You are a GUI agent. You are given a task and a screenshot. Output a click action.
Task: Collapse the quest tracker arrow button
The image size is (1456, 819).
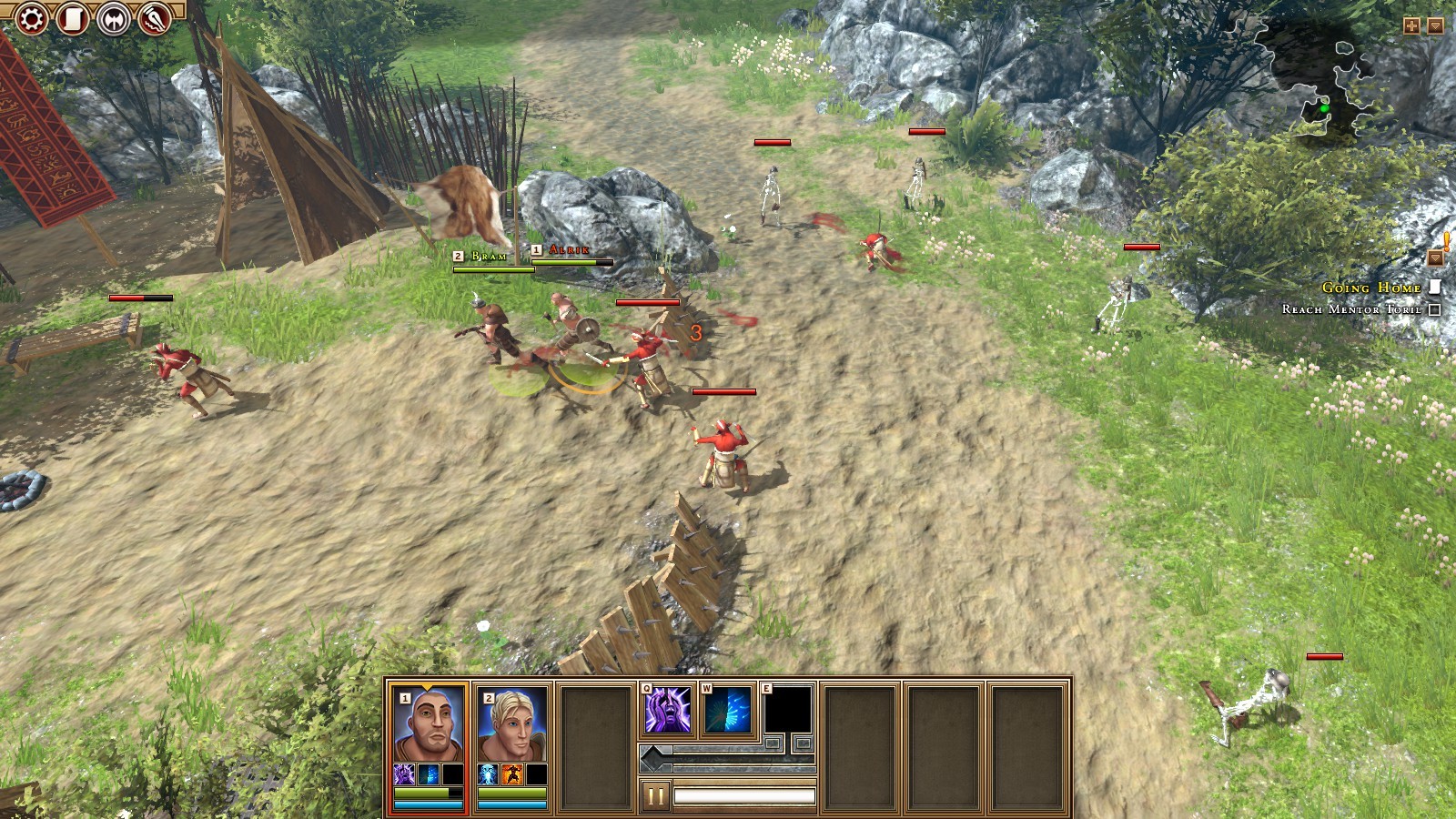tap(1435, 258)
